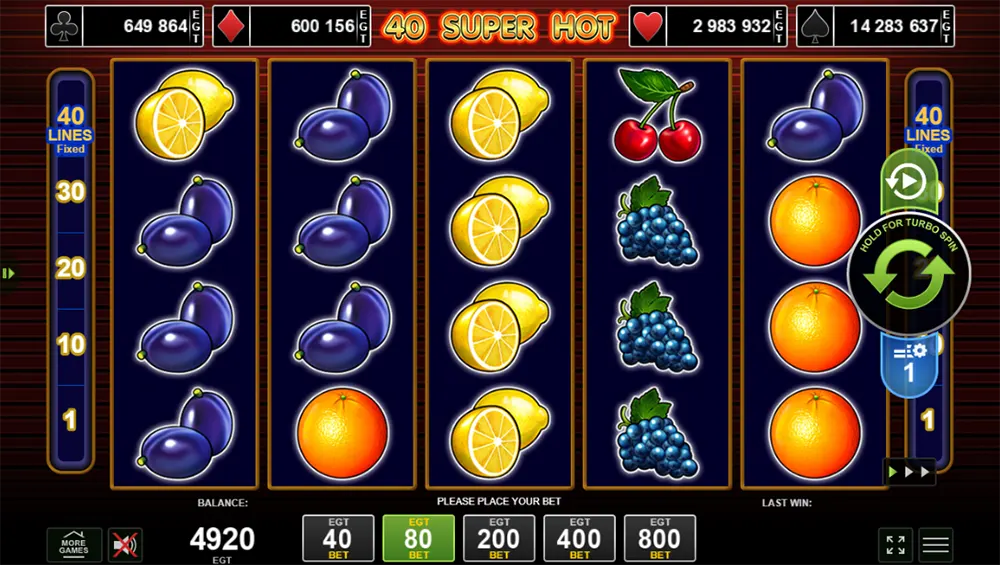
Task: Click the triple-arrow speed button
Action: (909, 472)
